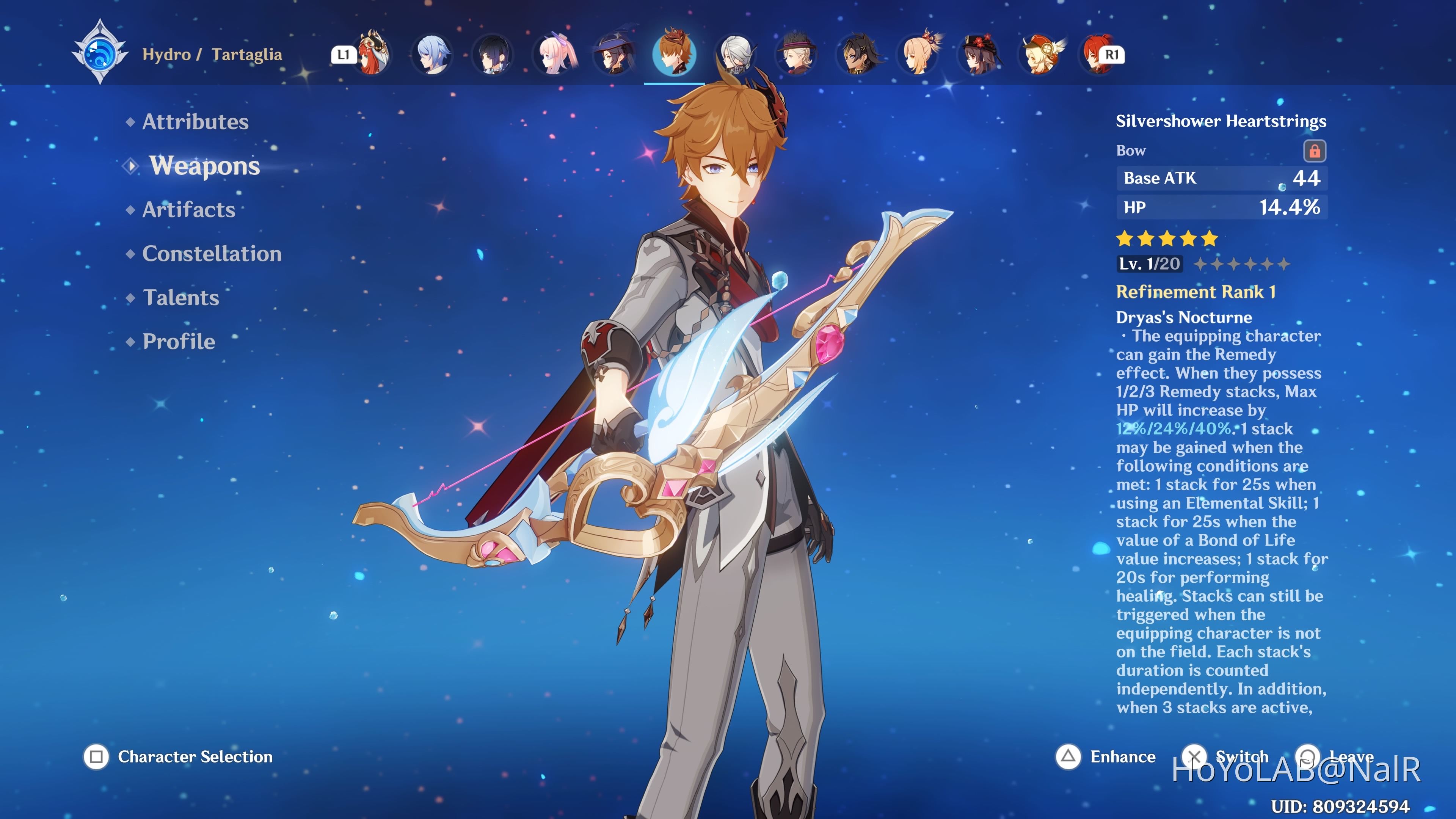Open Ayaka's character page via her portrait
The image size is (1456, 819).
tap(432, 55)
